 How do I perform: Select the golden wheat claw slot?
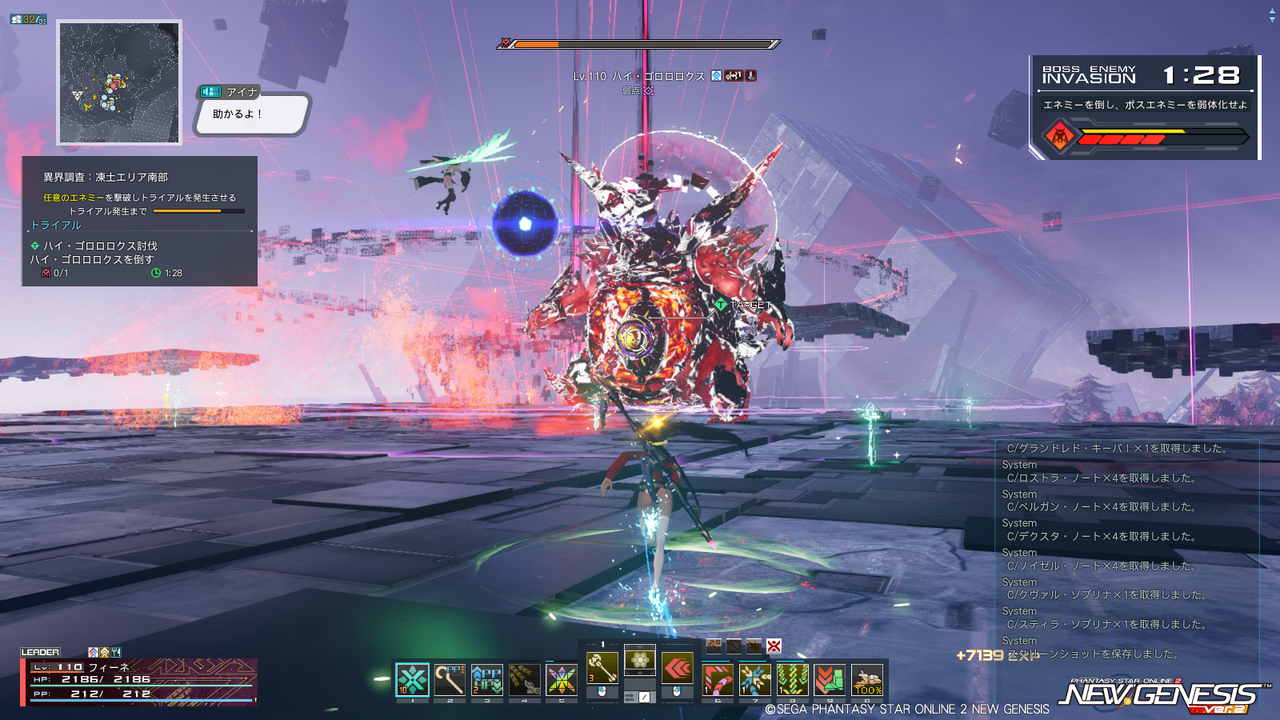click(524, 680)
